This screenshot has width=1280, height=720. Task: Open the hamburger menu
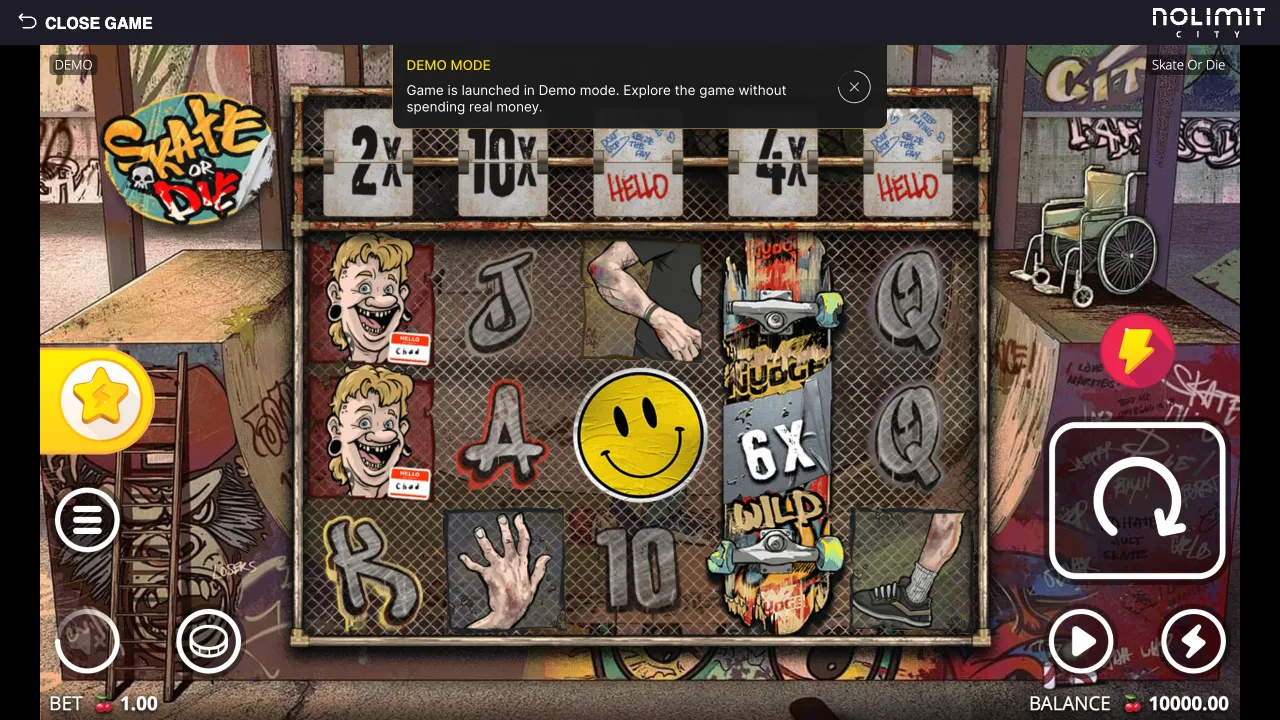point(87,520)
